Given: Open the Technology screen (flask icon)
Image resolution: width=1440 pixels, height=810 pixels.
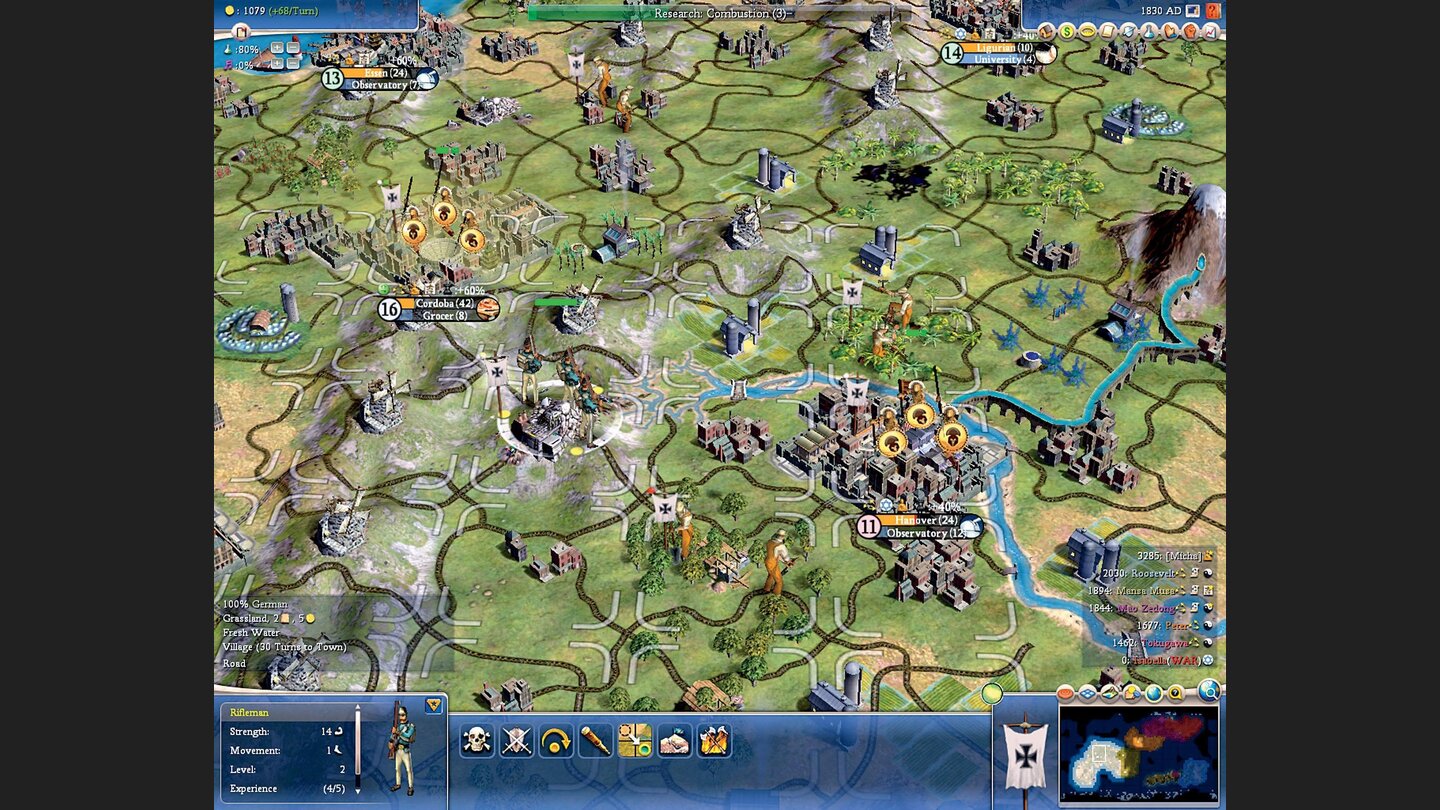Looking at the screenshot, I should pos(1147,32).
